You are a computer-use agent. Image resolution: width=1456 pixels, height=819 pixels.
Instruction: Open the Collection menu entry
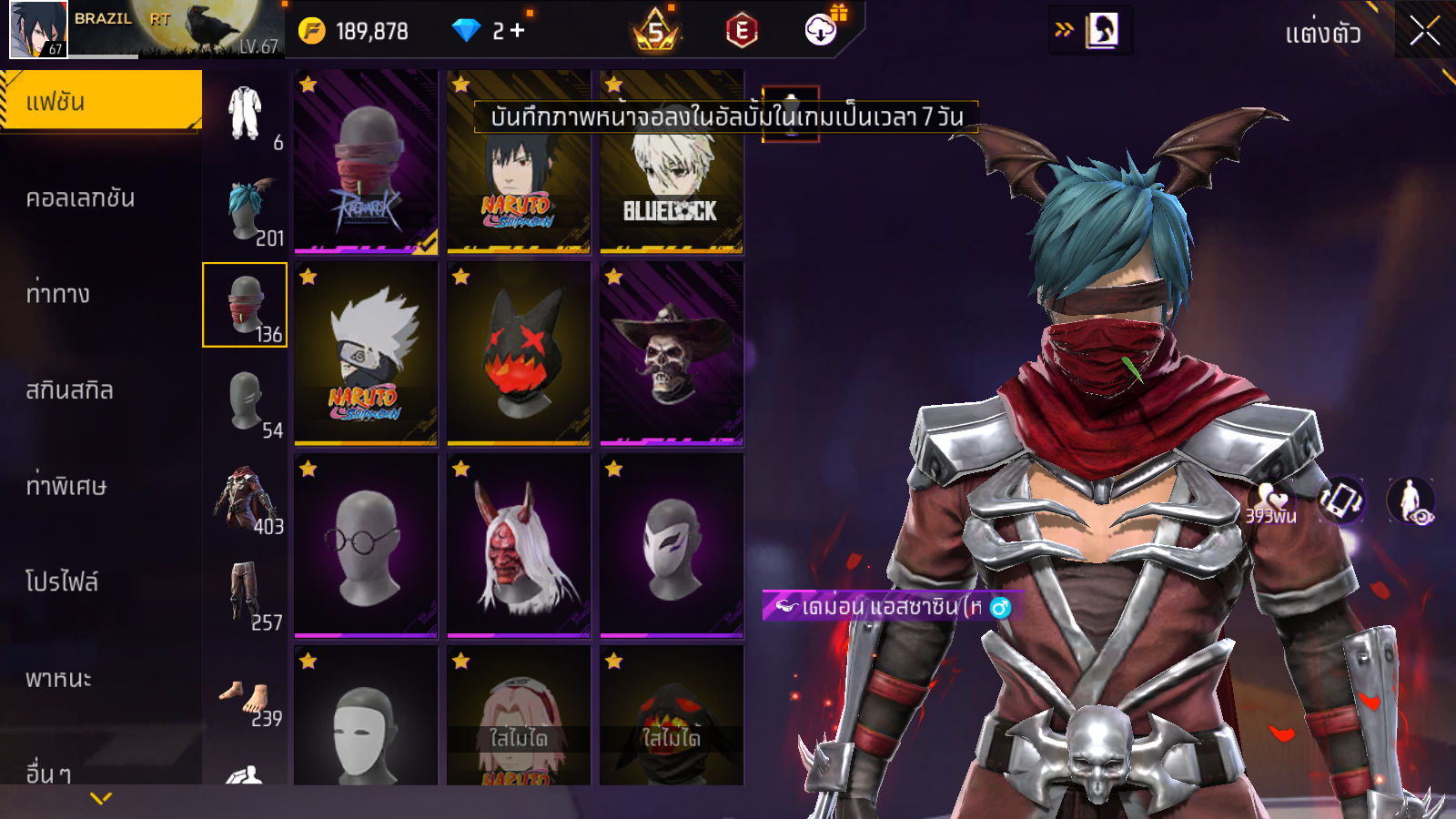(80, 198)
